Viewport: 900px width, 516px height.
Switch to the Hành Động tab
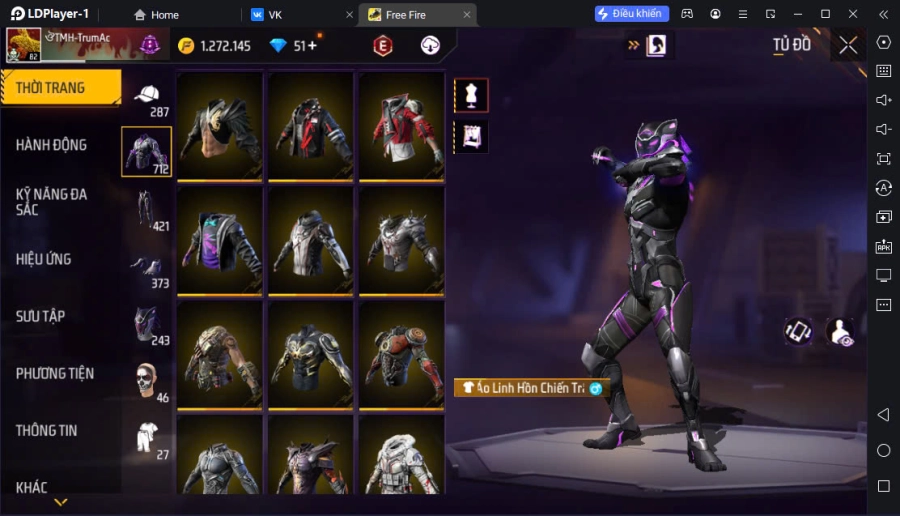[x=52, y=145]
